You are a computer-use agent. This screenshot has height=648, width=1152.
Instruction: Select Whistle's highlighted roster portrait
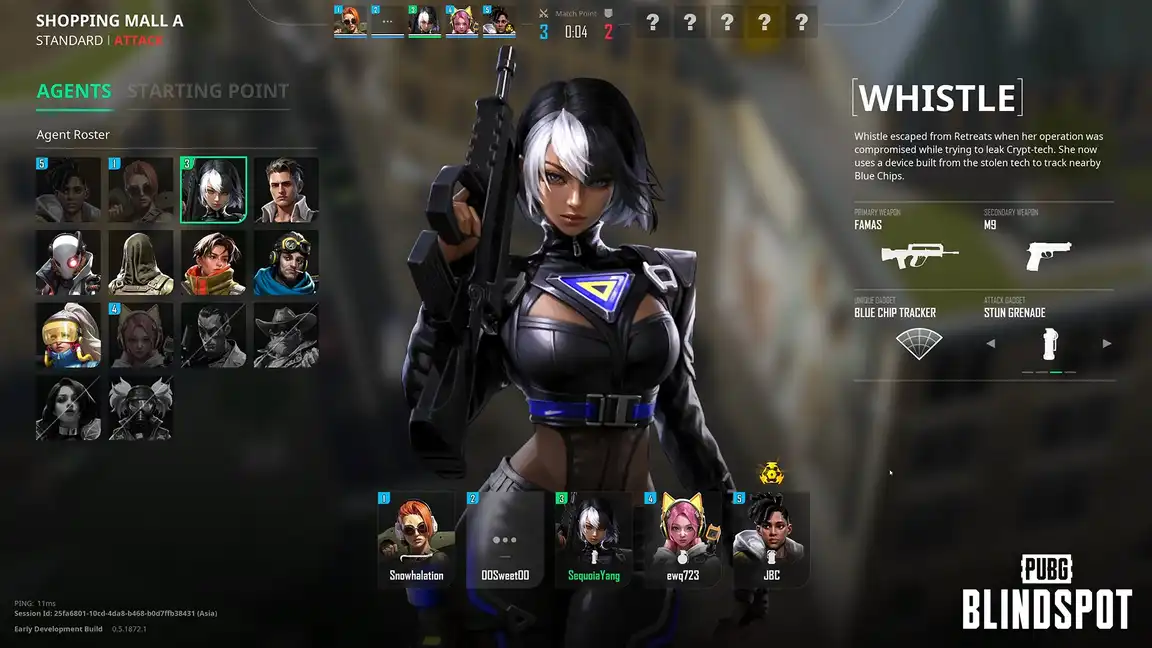pyautogui.click(x=214, y=190)
